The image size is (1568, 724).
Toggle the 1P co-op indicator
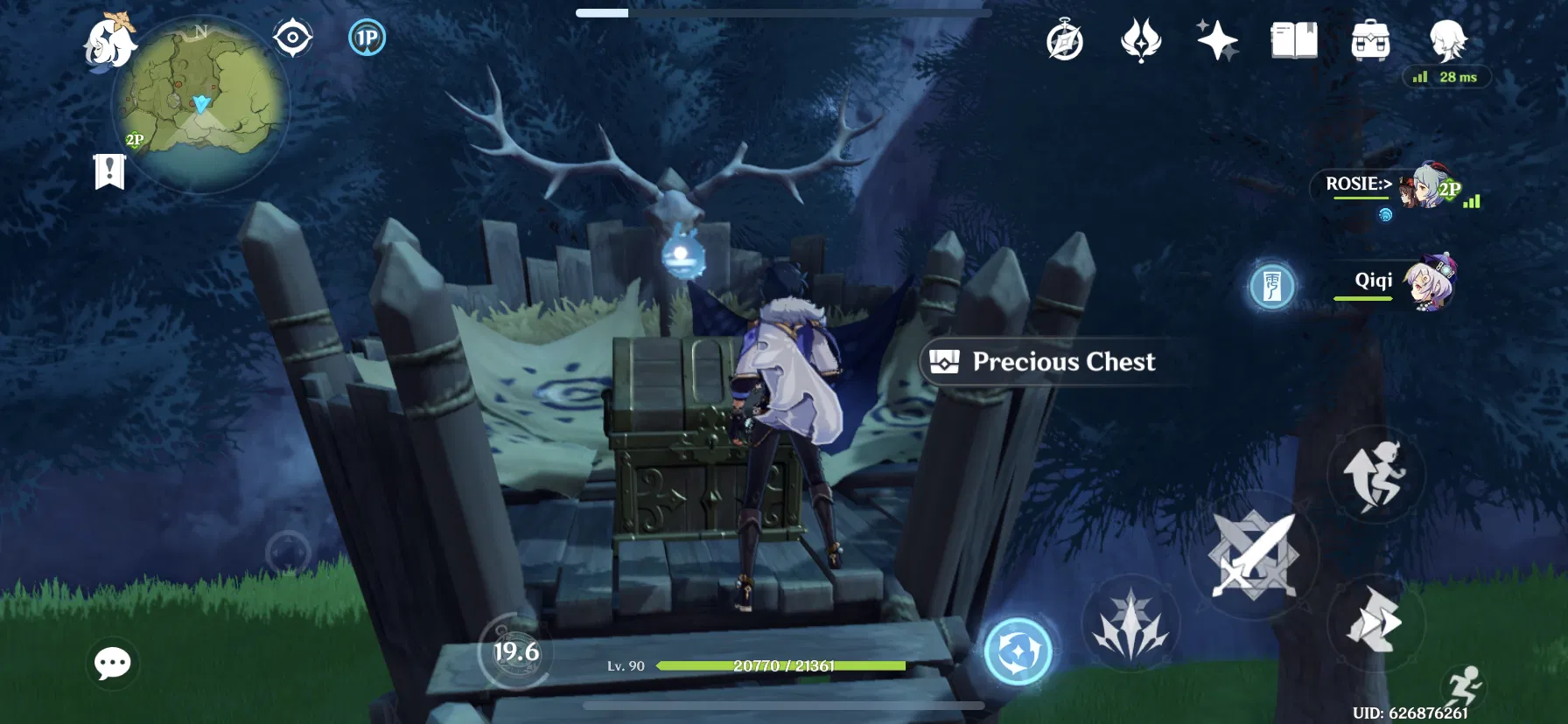pos(367,38)
